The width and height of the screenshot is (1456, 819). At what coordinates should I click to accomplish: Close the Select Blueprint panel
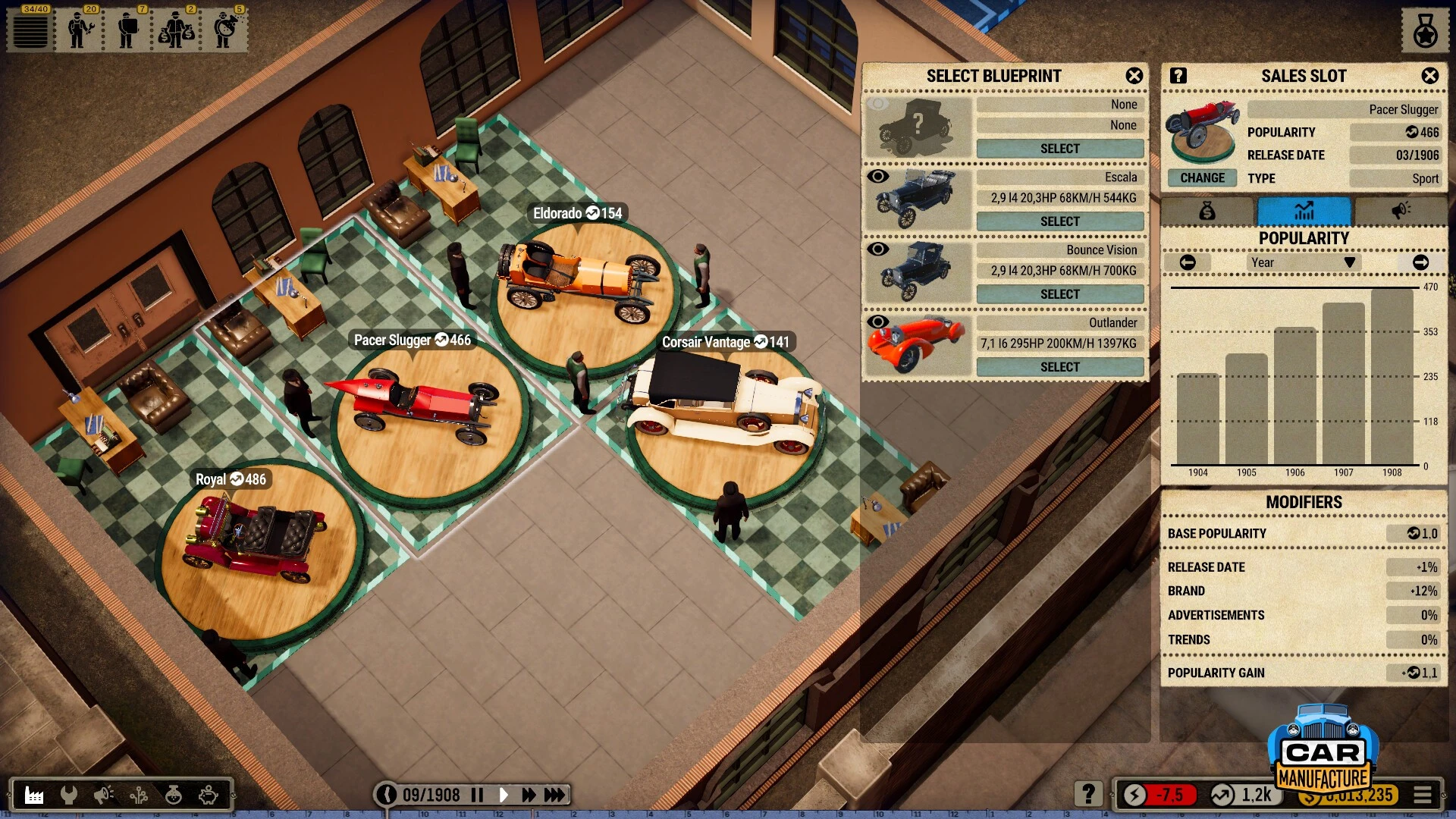(1134, 76)
